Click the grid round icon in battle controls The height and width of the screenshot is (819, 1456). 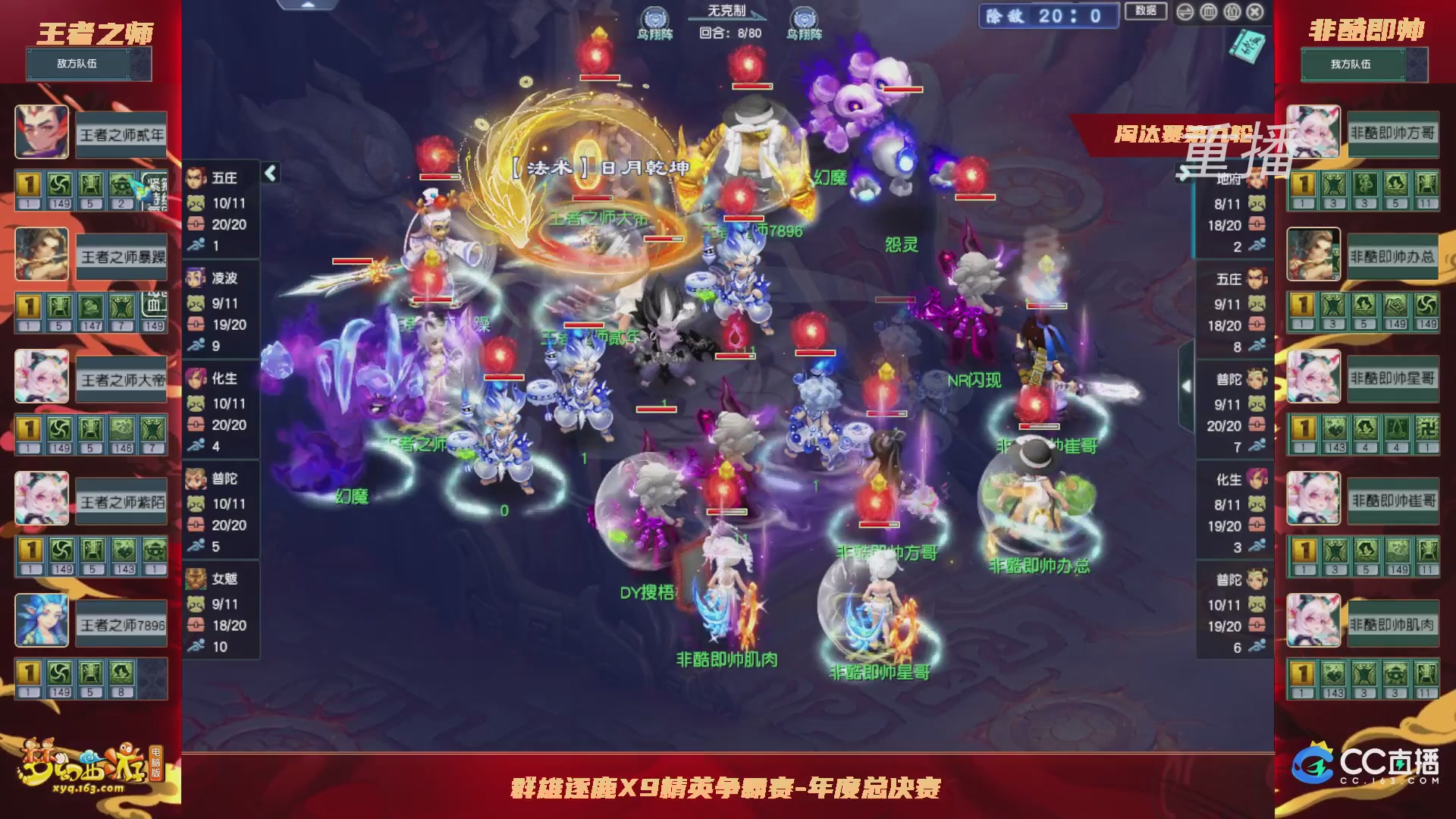pyautogui.click(x=1209, y=12)
